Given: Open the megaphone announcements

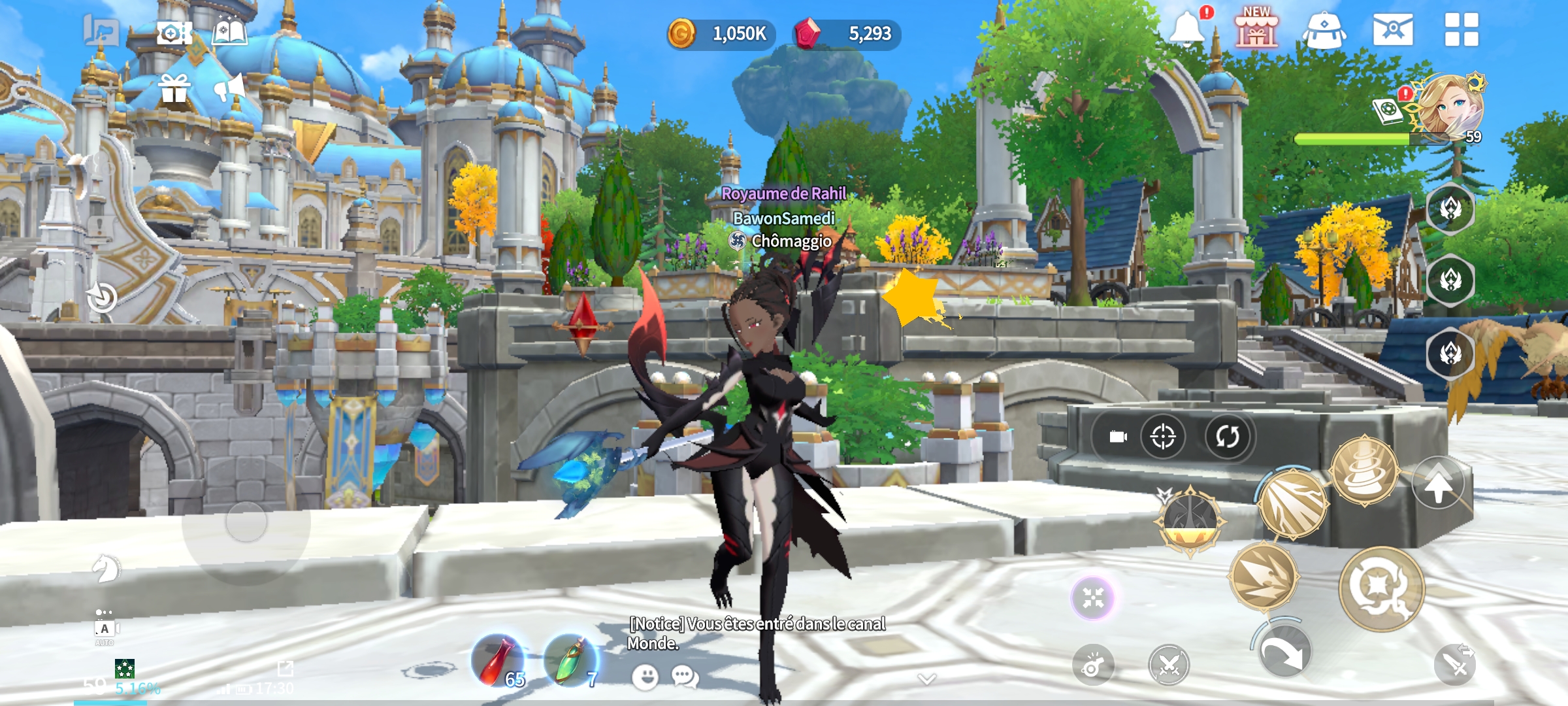Looking at the screenshot, I should 229,88.
